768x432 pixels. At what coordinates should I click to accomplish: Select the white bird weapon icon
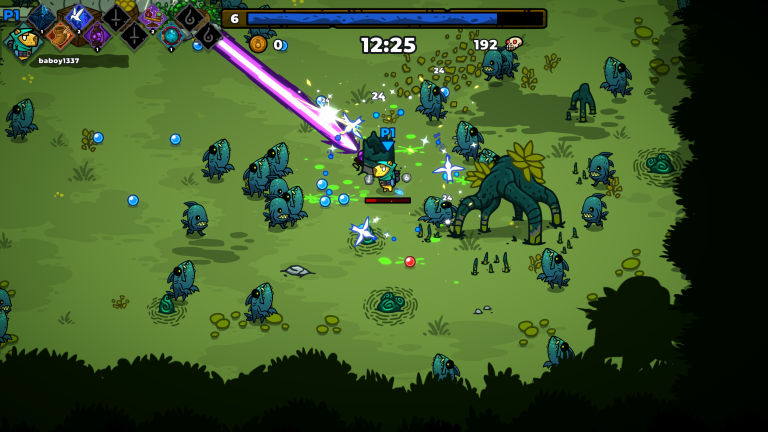[78, 17]
